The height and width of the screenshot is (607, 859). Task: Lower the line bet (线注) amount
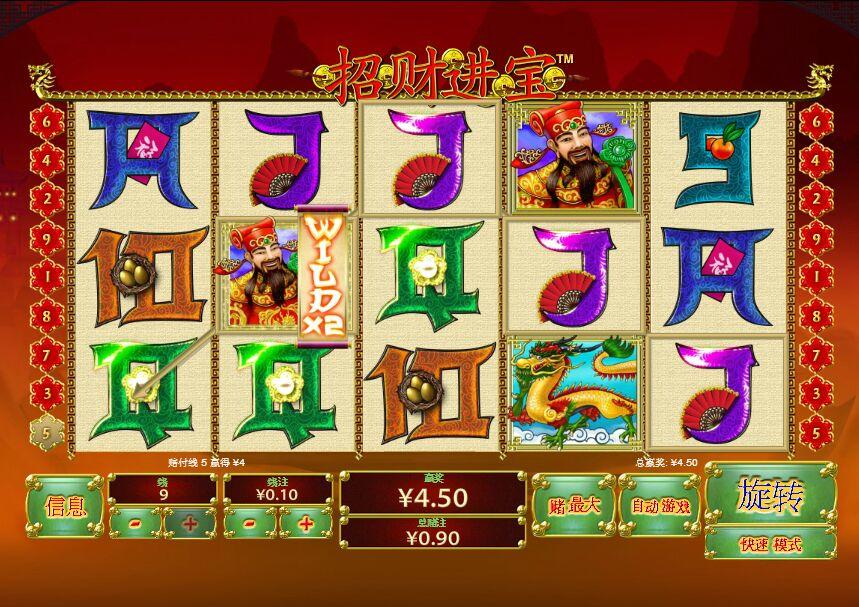click(249, 522)
